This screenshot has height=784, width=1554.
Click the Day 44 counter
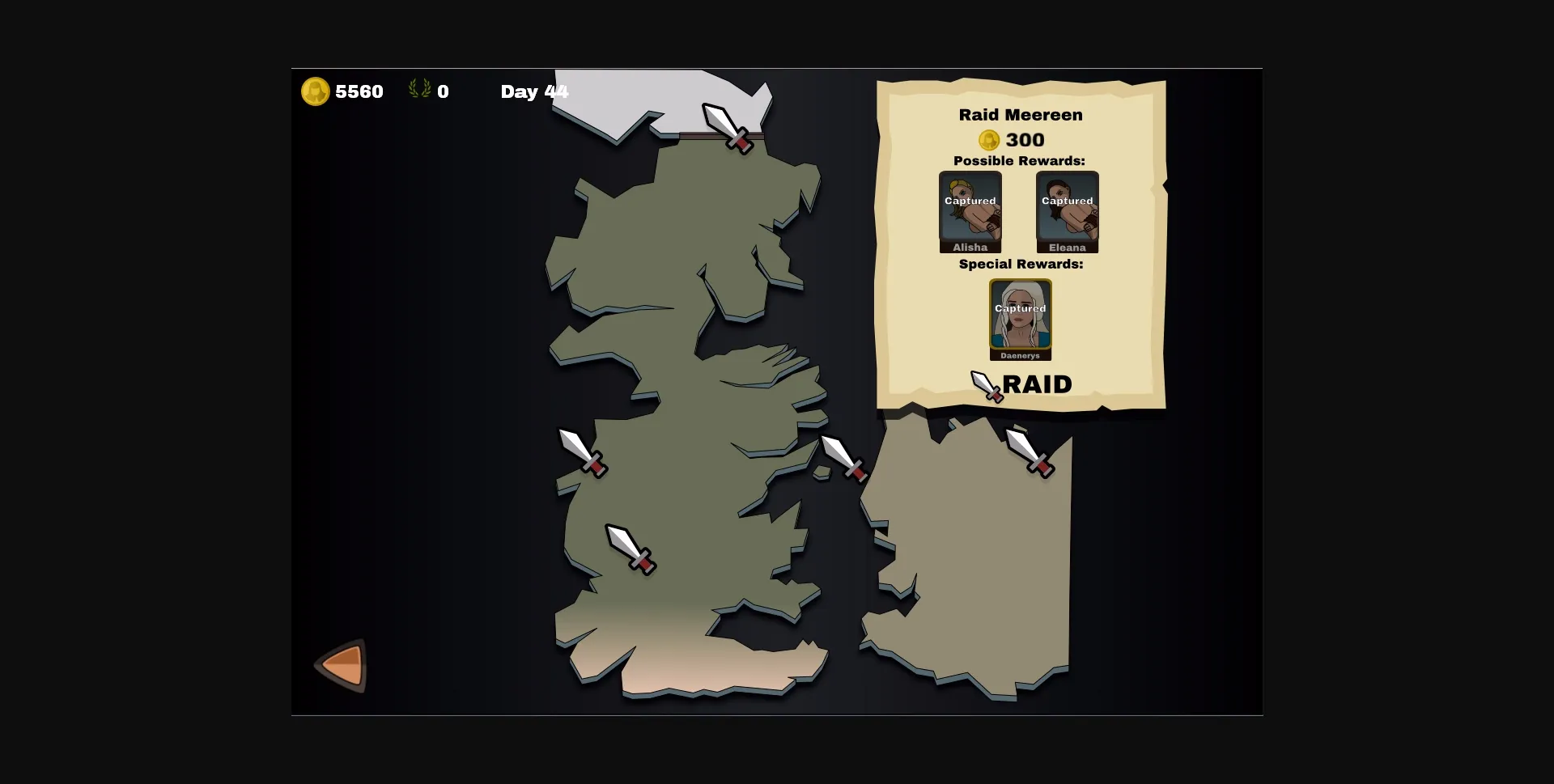click(x=534, y=91)
